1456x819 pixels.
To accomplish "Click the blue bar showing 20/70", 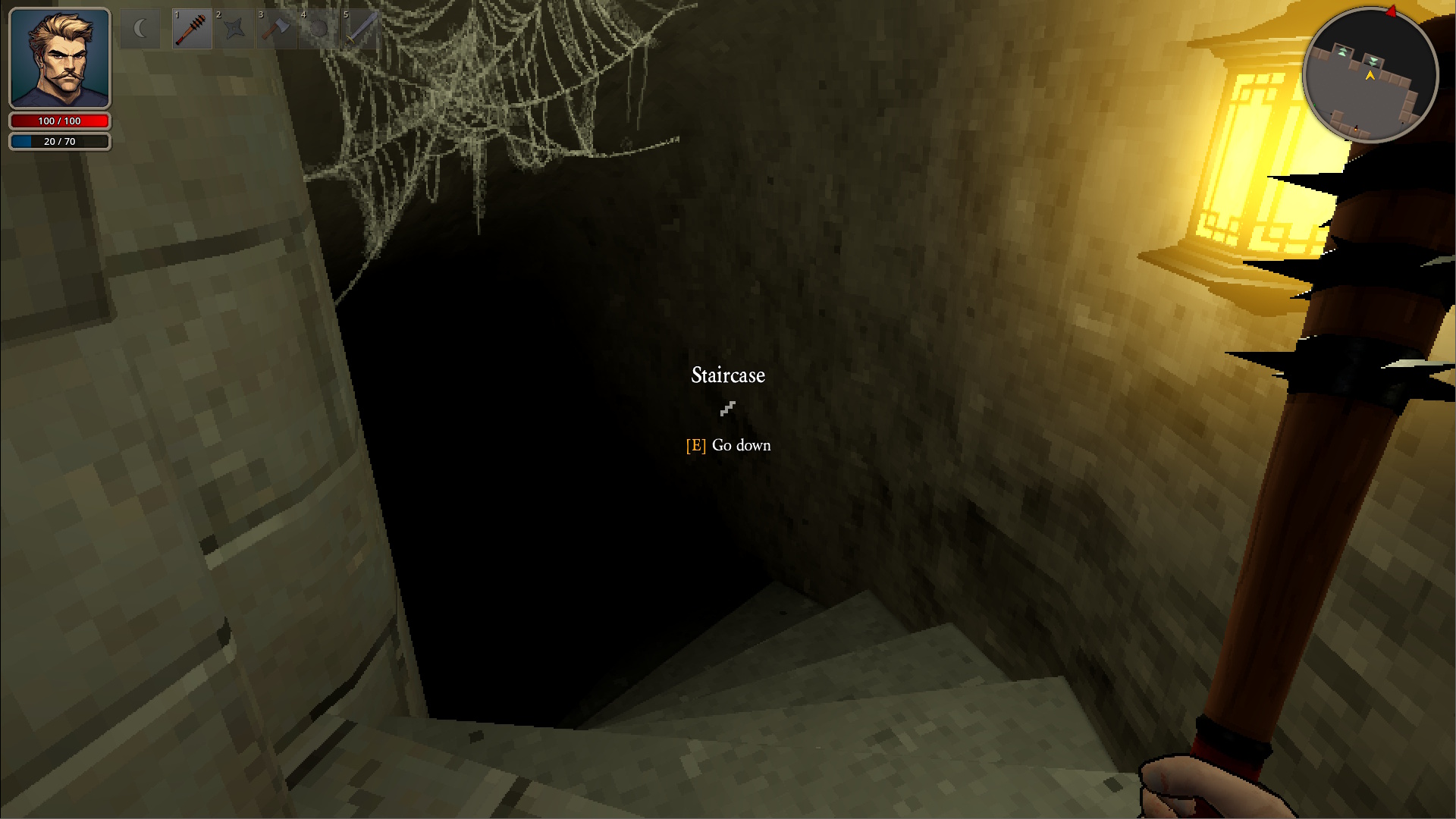I will pyautogui.click(x=60, y=140).
